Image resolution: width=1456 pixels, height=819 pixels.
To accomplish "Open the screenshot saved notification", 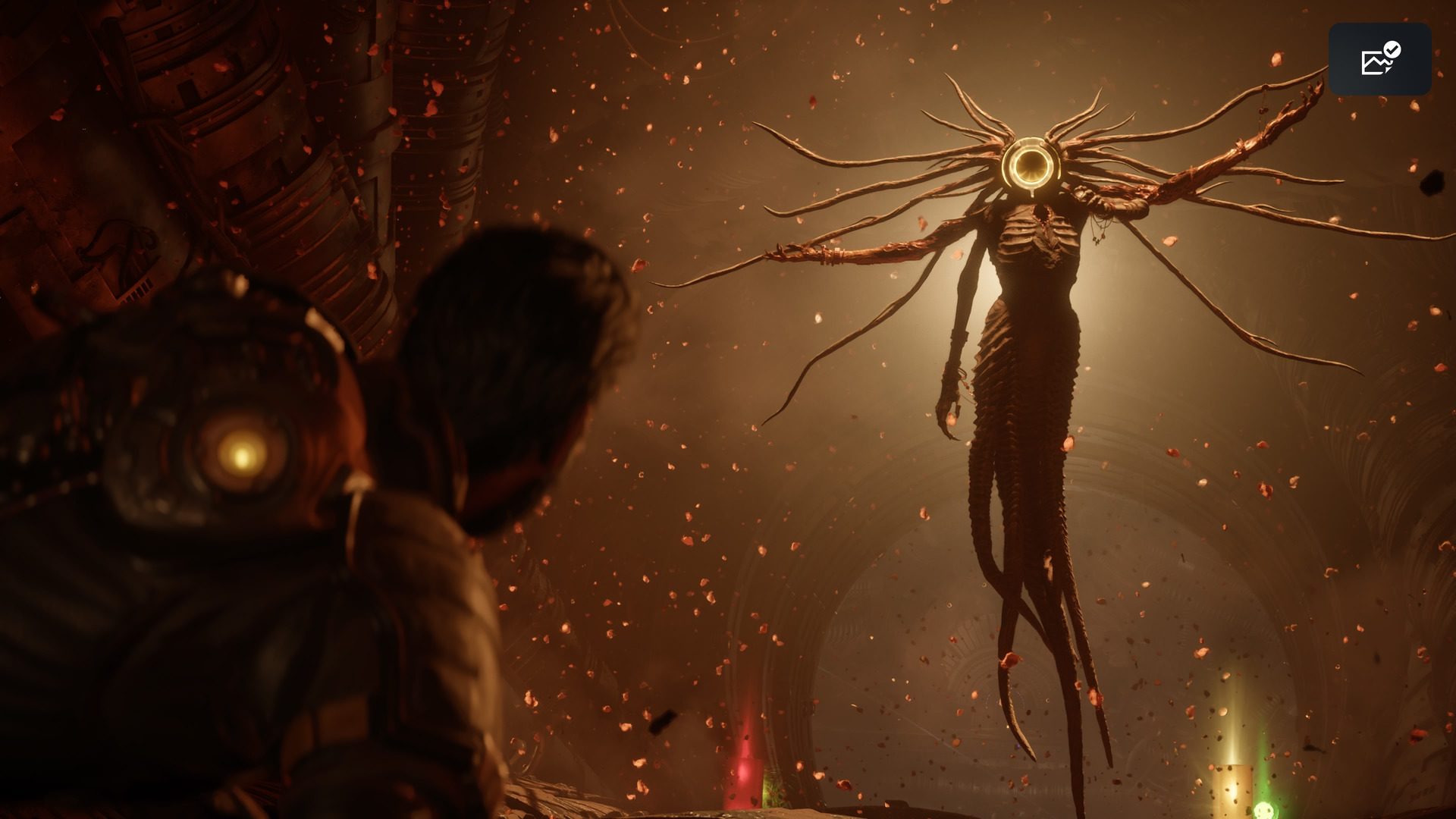I will (1379, 59).
